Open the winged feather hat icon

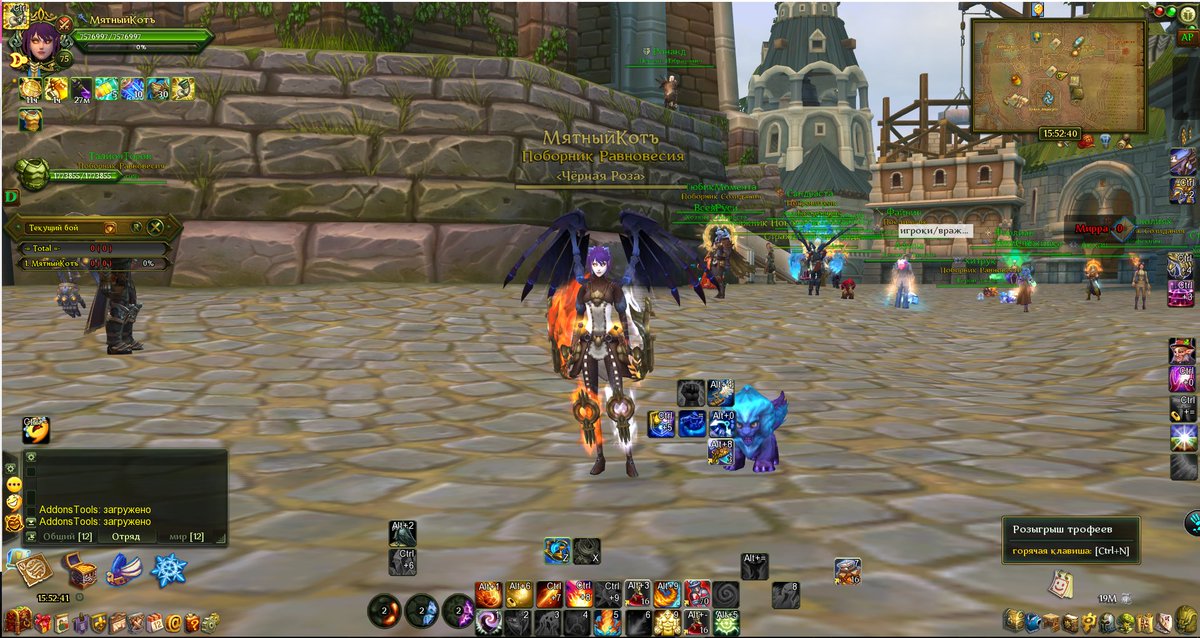coord(124,570)
